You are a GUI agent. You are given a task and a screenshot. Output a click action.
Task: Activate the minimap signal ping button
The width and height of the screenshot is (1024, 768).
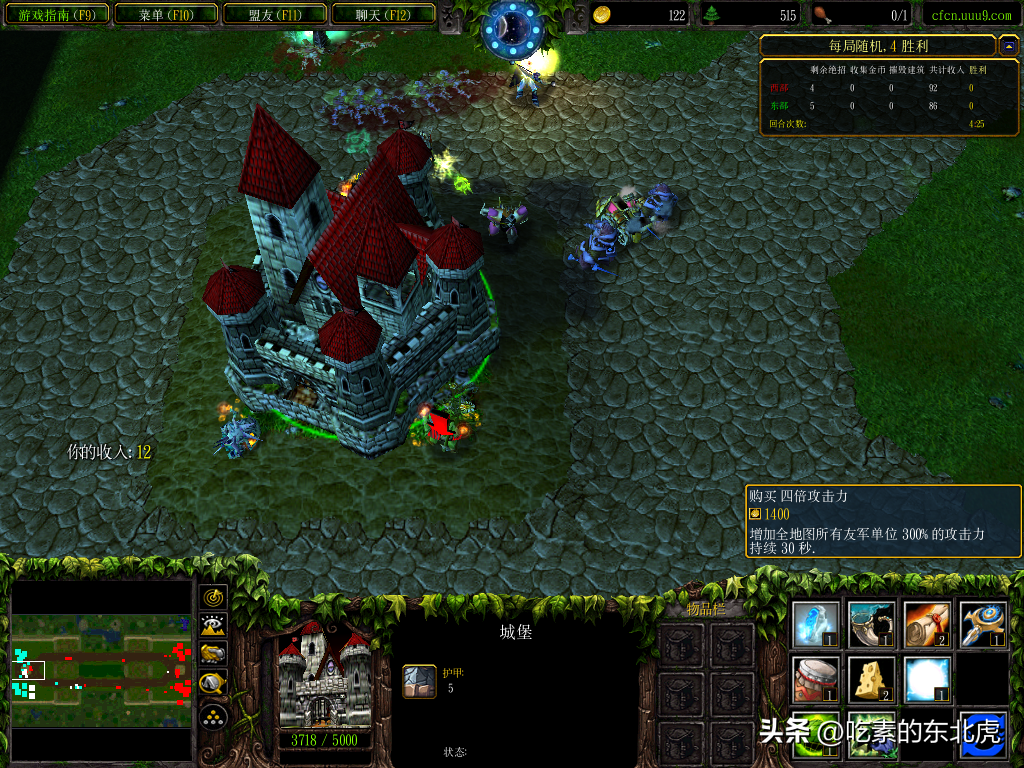[x=214, y=598]
